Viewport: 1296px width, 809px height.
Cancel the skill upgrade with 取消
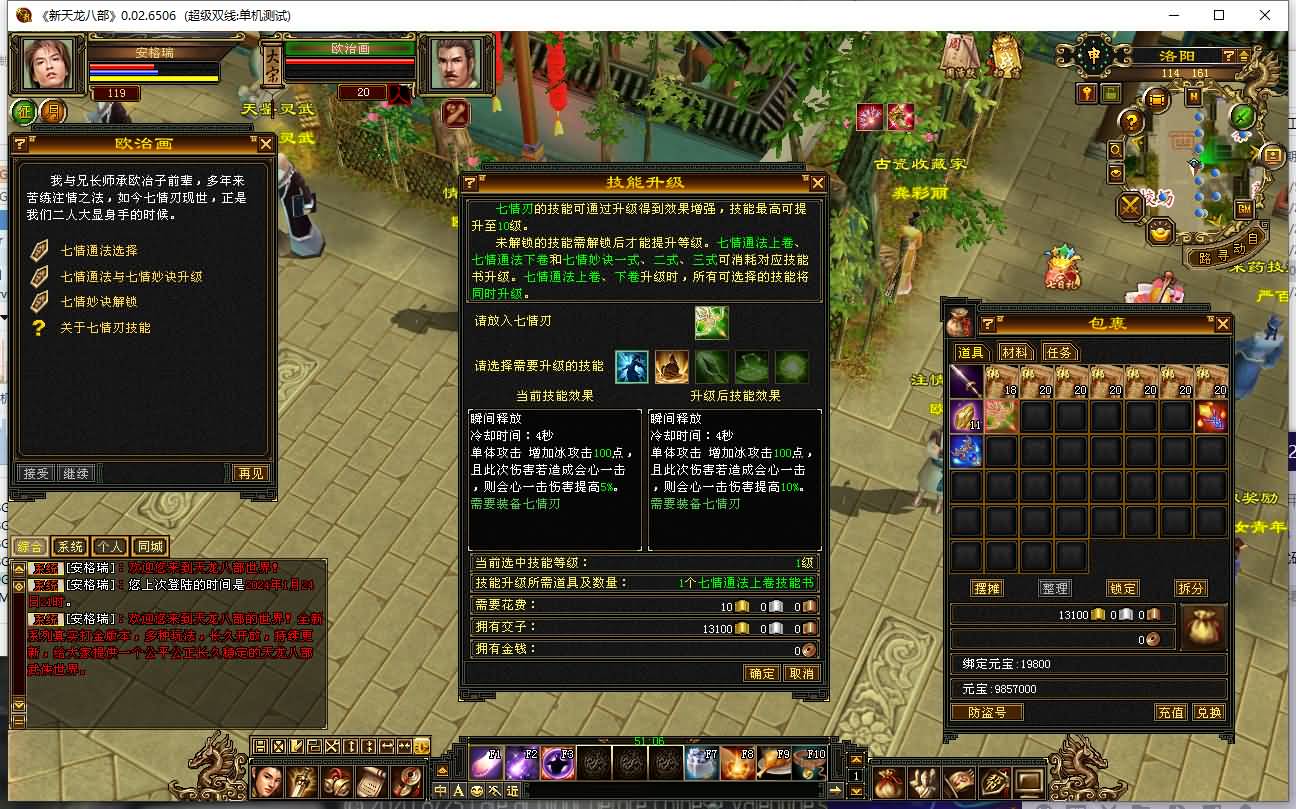(x=802, y=673)
